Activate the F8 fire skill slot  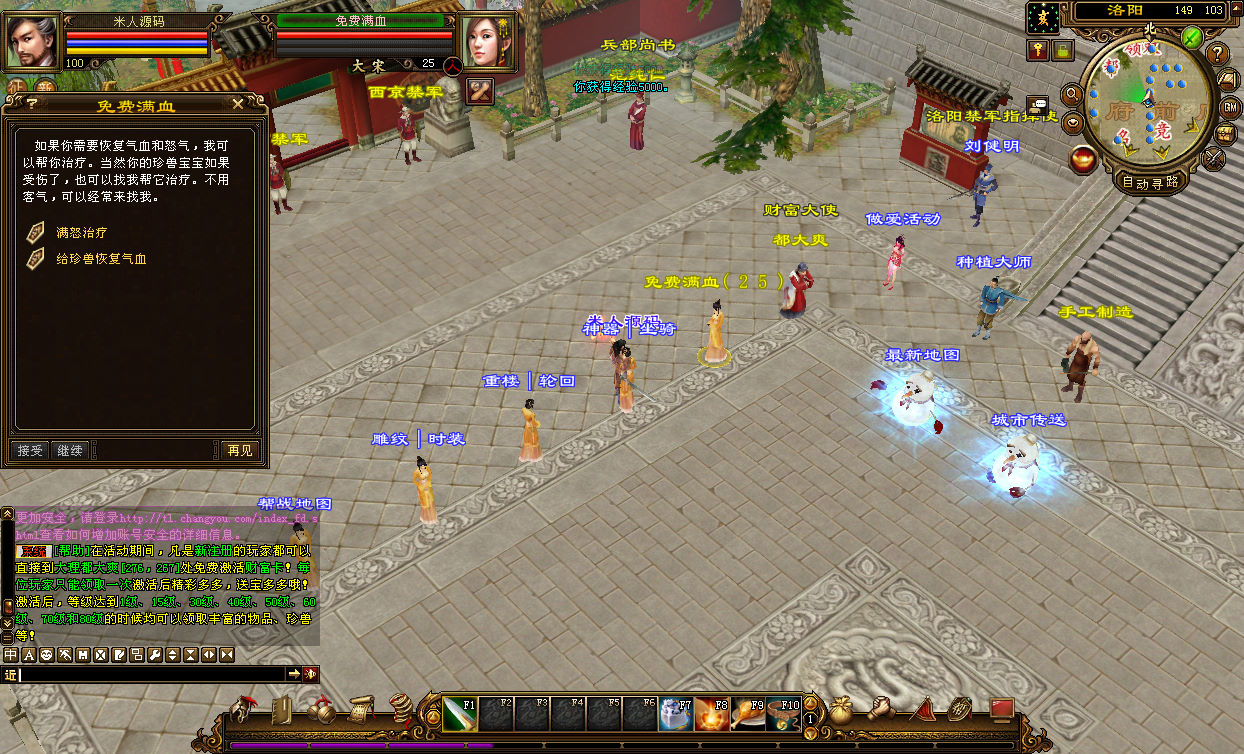click(711, 713)
